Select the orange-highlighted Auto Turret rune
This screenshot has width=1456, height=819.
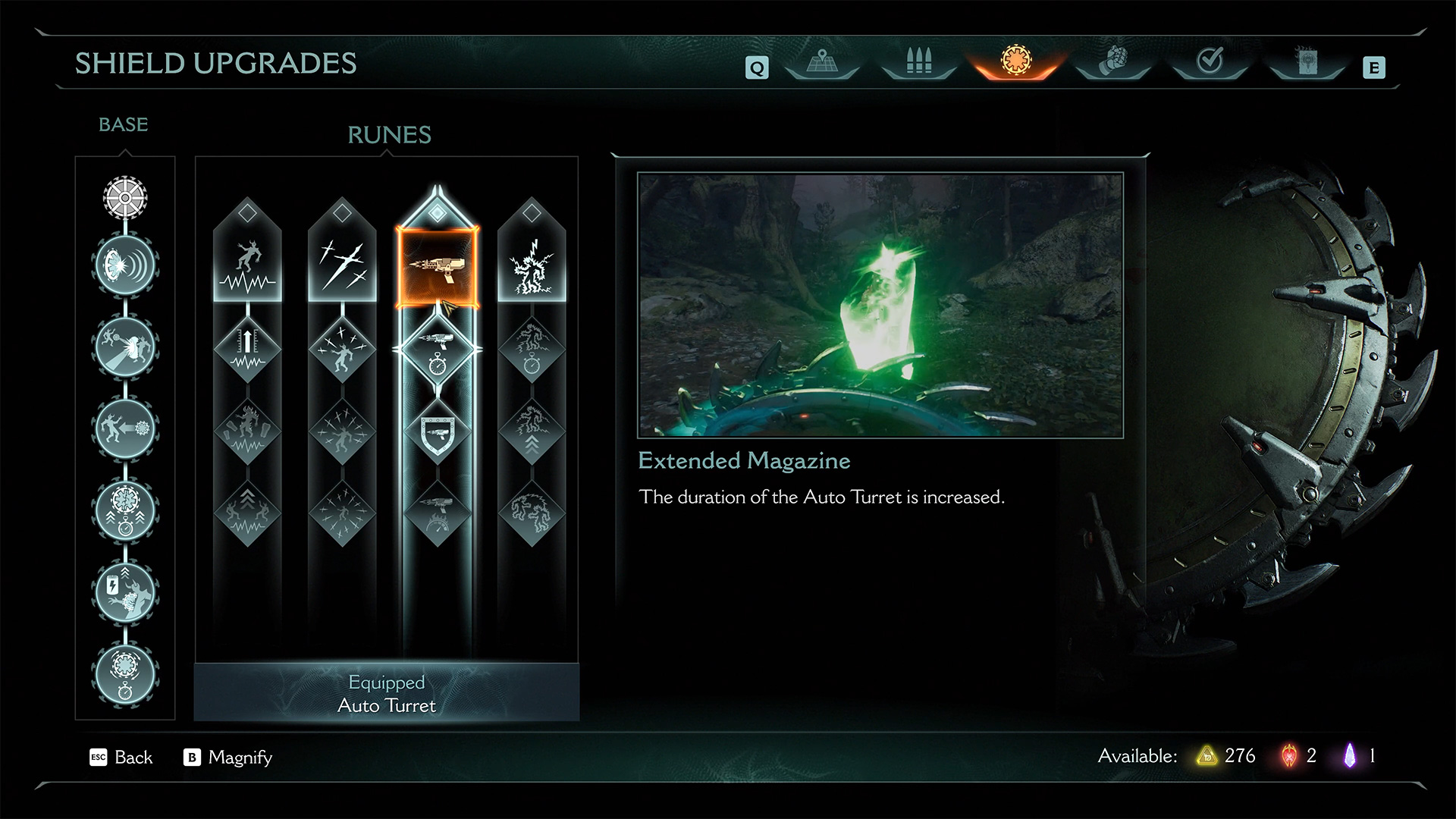coord(438,268)
